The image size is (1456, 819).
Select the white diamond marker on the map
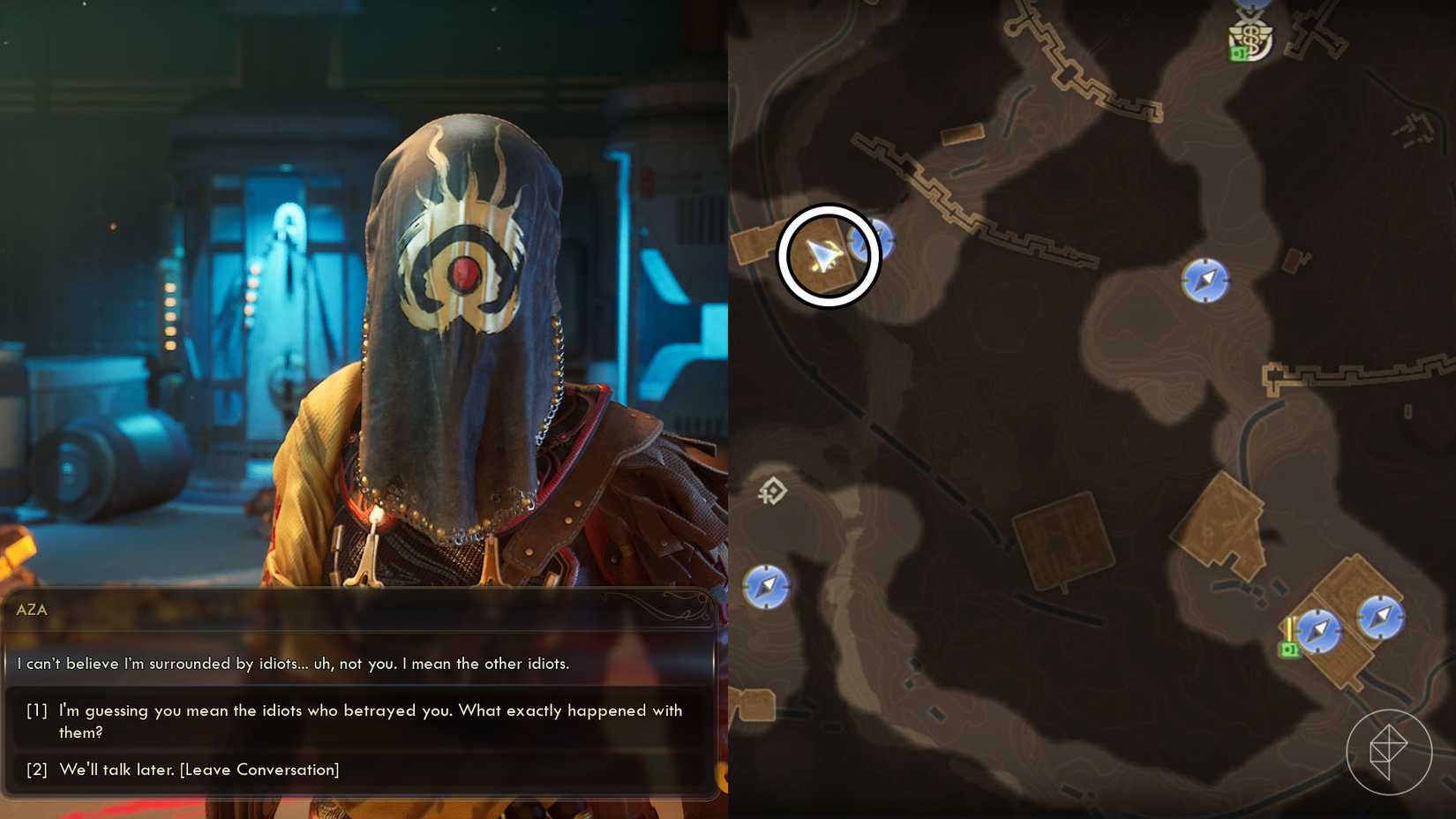[773, 491]
